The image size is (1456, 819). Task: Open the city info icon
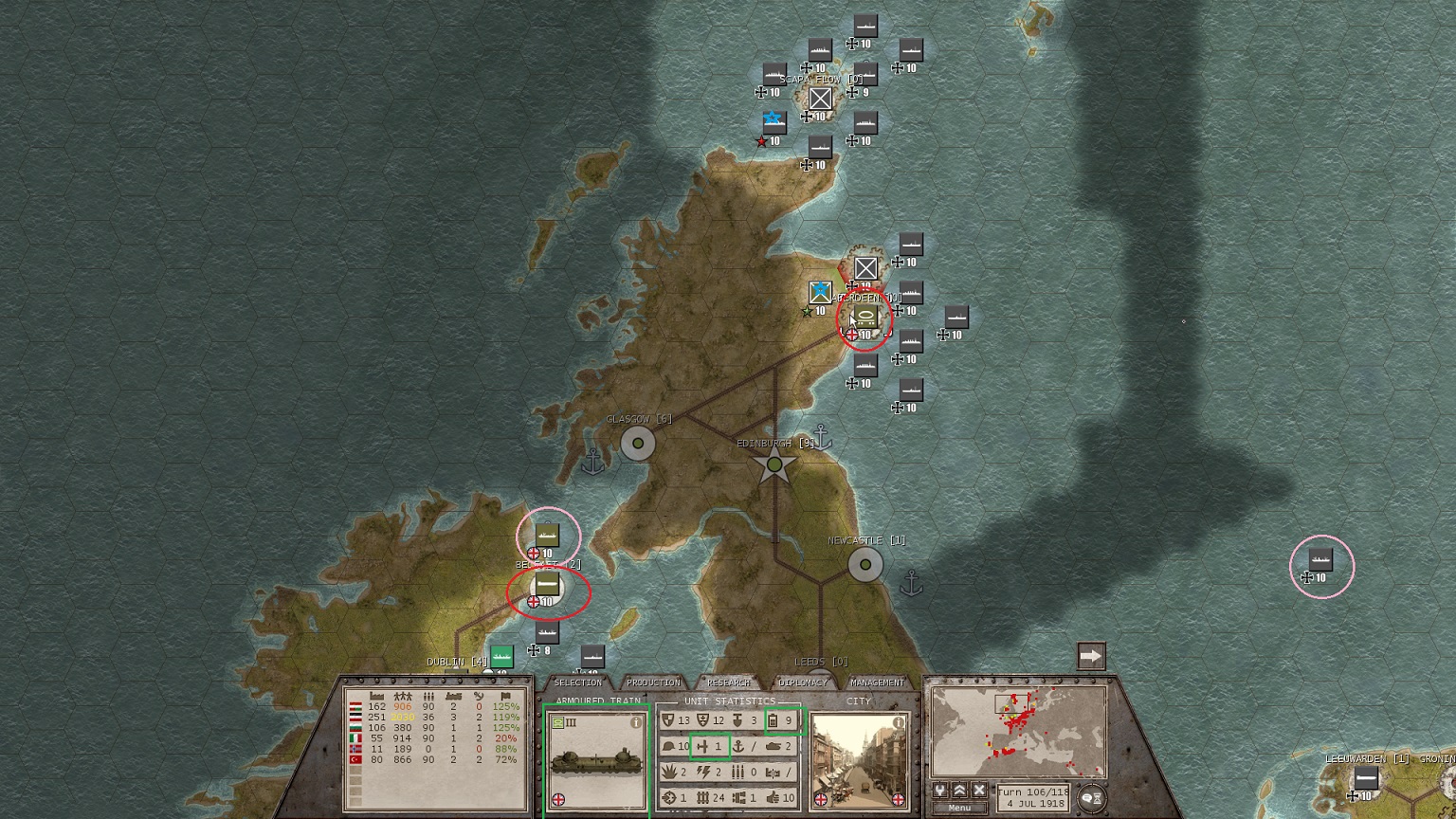(x=898, y=722)
